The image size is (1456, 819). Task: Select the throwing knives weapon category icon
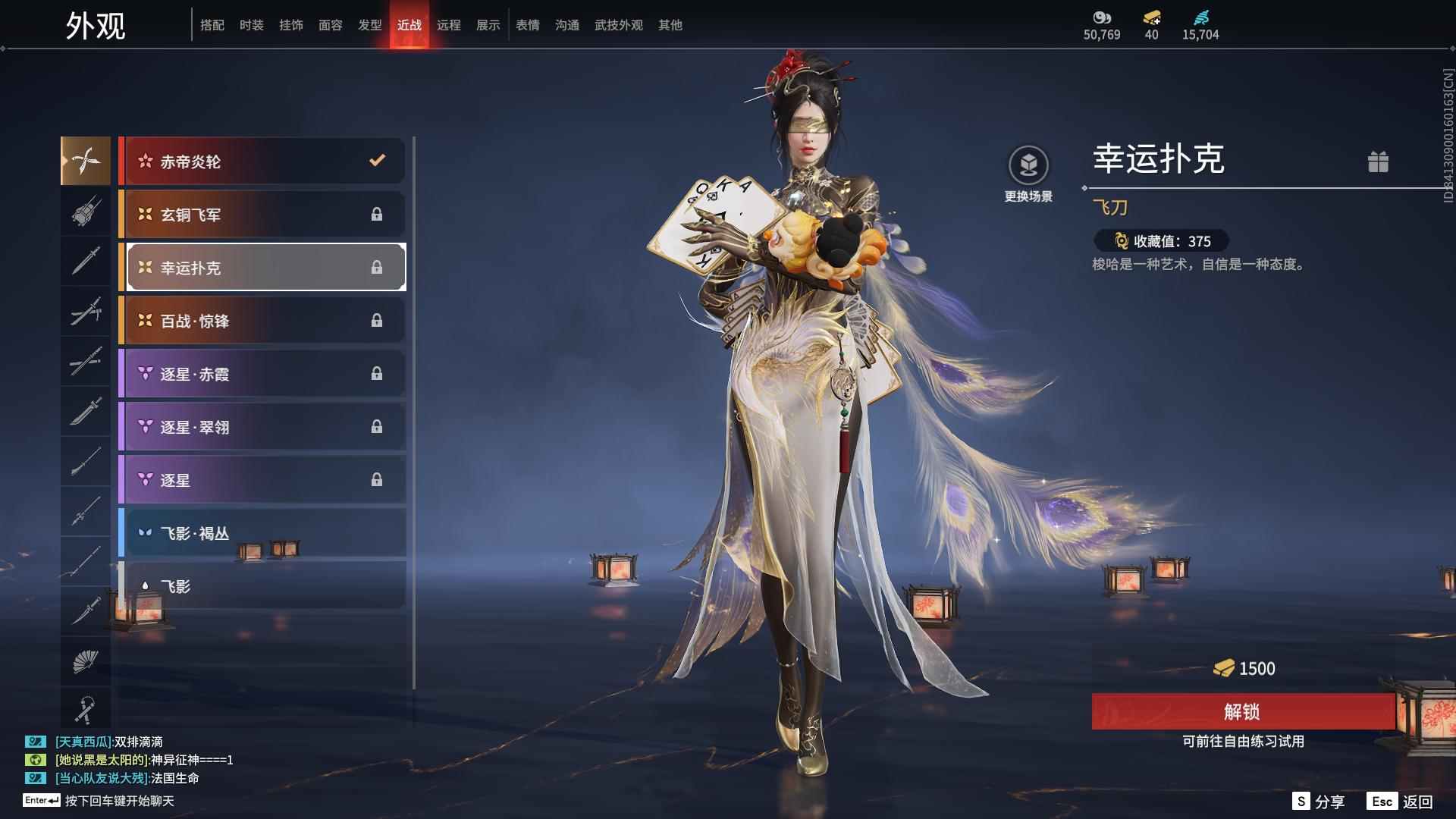coord(86,161)
